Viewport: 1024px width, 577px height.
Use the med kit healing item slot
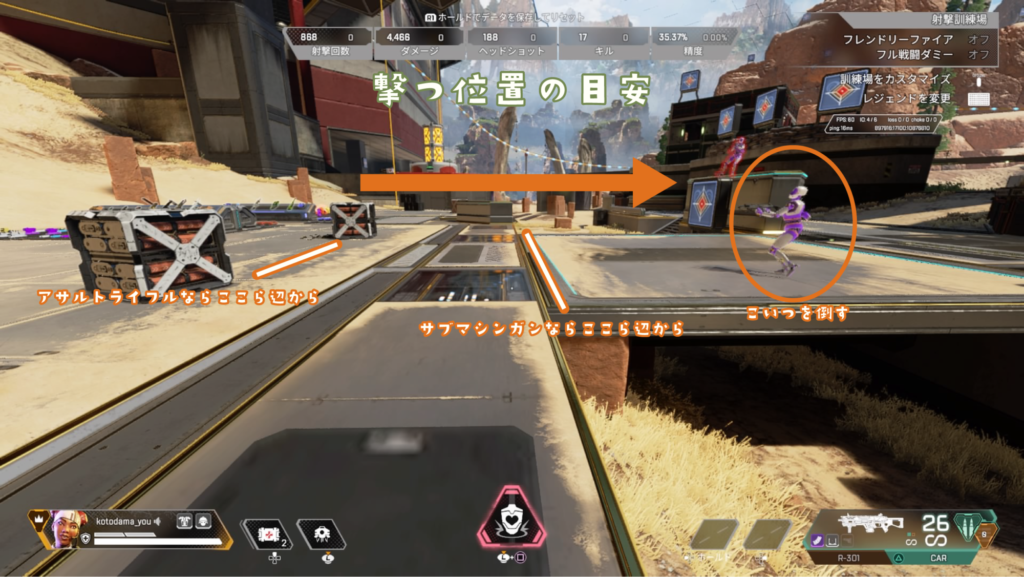(x=267, y=536)
